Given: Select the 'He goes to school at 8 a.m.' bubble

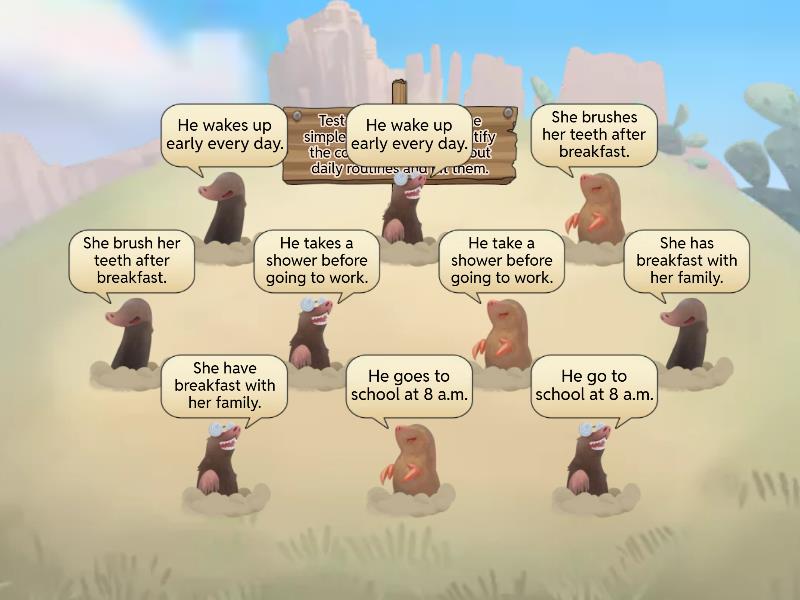Looking at the screenshot, I should click(x=409, y=385).
